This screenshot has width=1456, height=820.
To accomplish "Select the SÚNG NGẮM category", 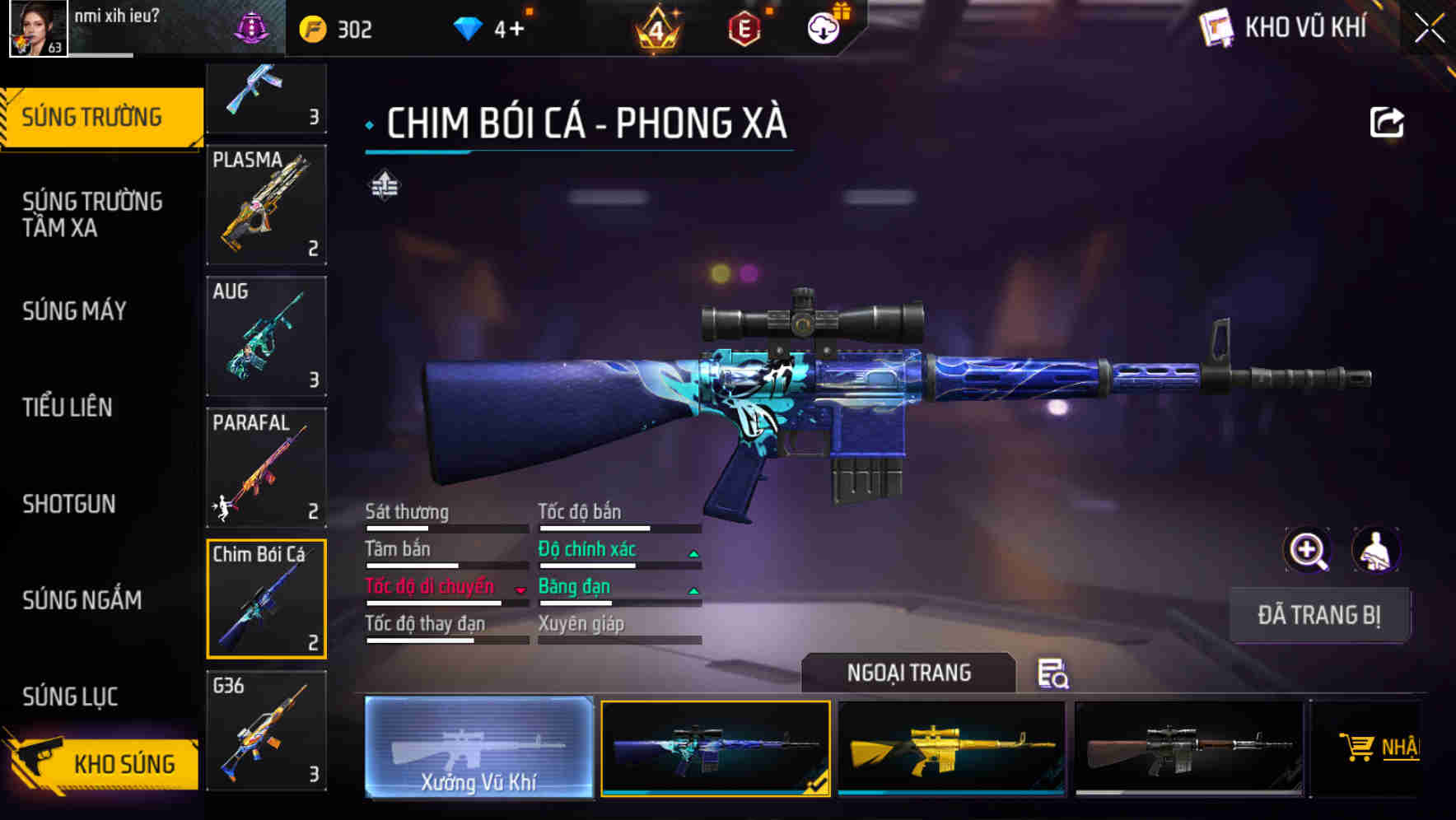I will coord(80,600).
